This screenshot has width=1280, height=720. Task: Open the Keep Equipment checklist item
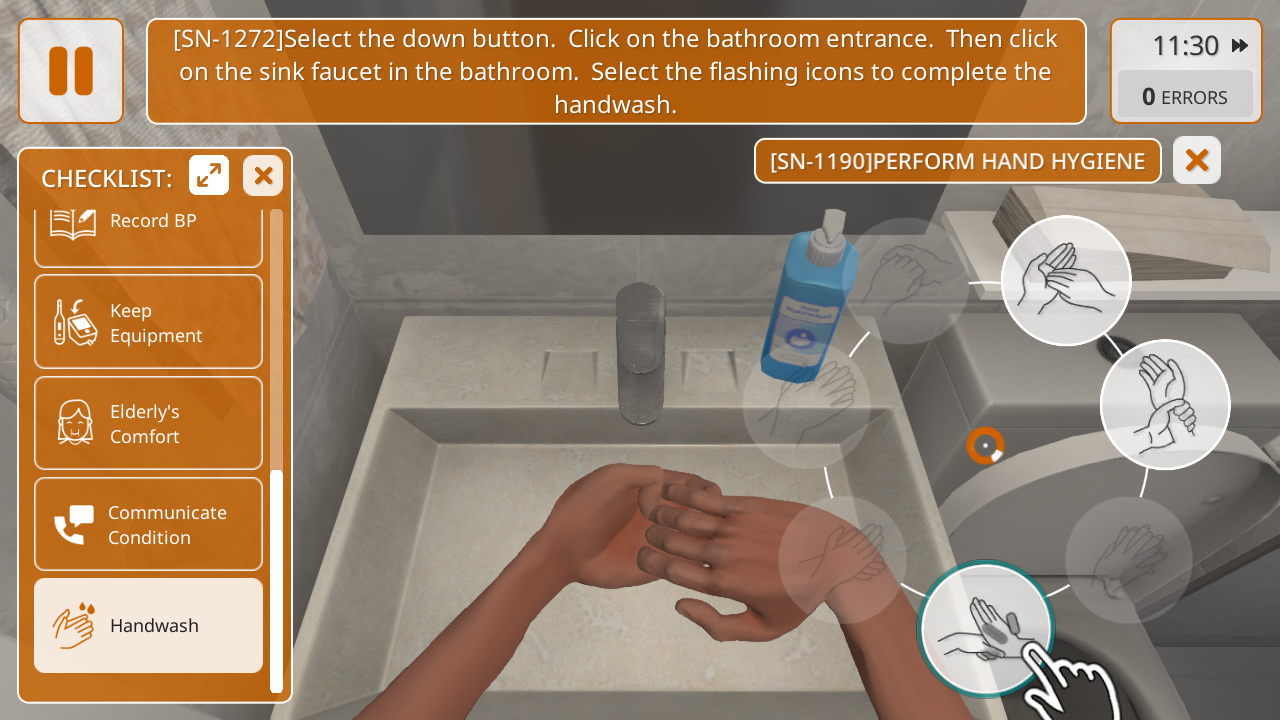tap(148, 322)
